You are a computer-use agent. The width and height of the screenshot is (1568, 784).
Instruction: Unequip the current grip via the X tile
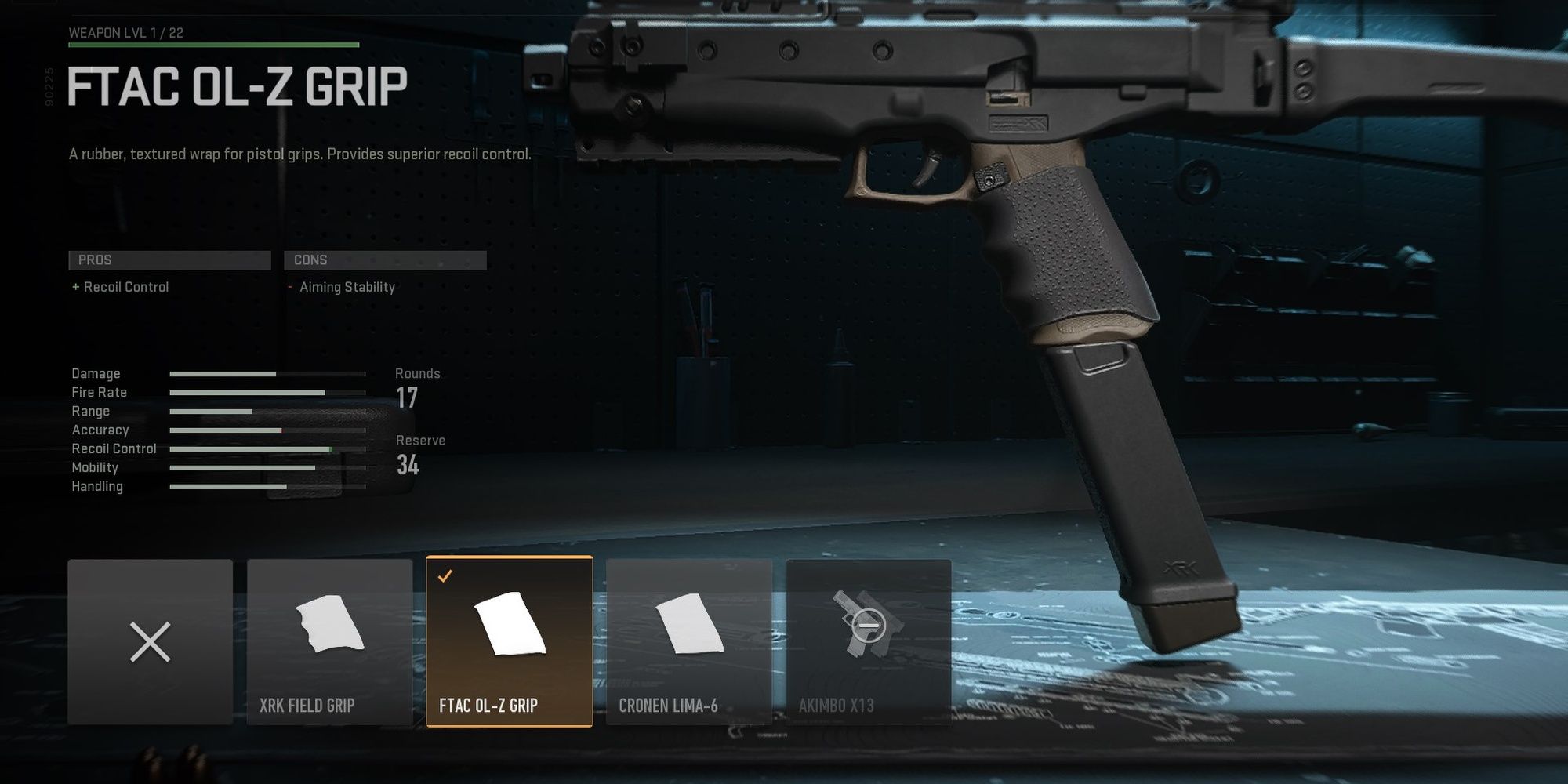(x=151, y=643)
